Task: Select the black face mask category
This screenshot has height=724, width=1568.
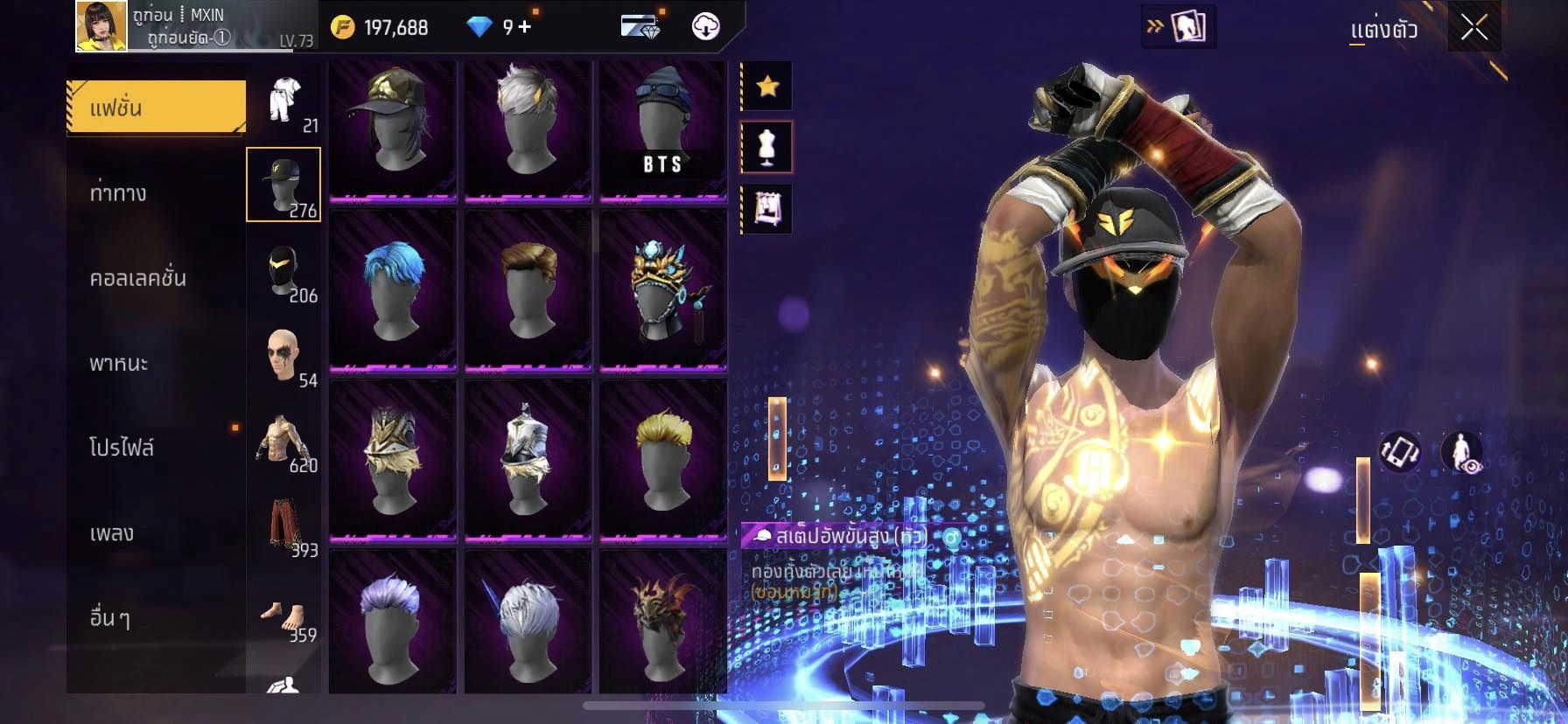Action: [x=284, y=270]
